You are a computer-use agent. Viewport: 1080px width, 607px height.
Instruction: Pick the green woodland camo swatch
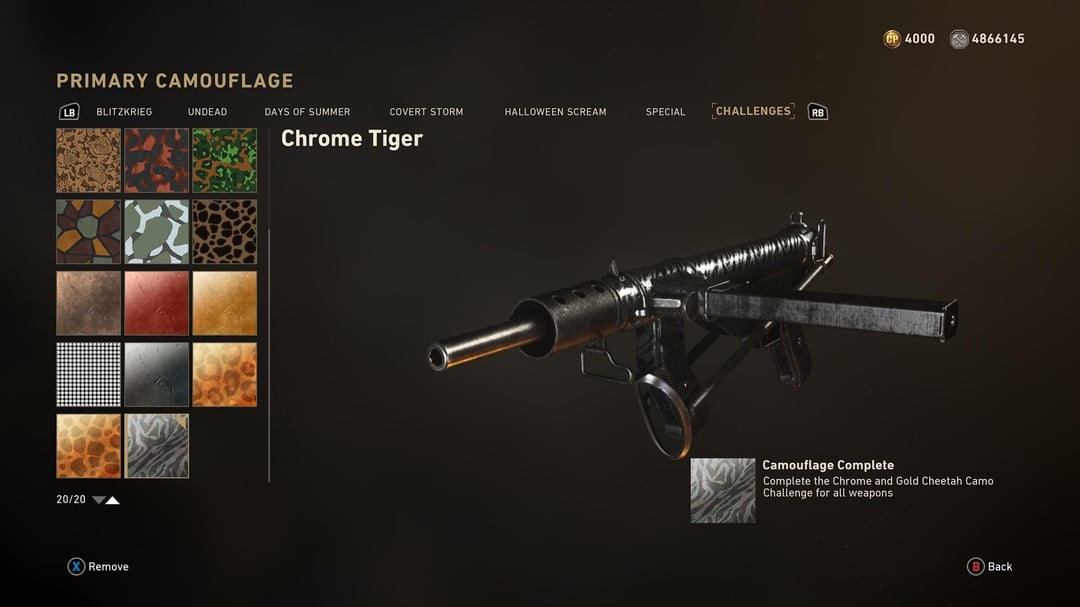pos(224,160)
